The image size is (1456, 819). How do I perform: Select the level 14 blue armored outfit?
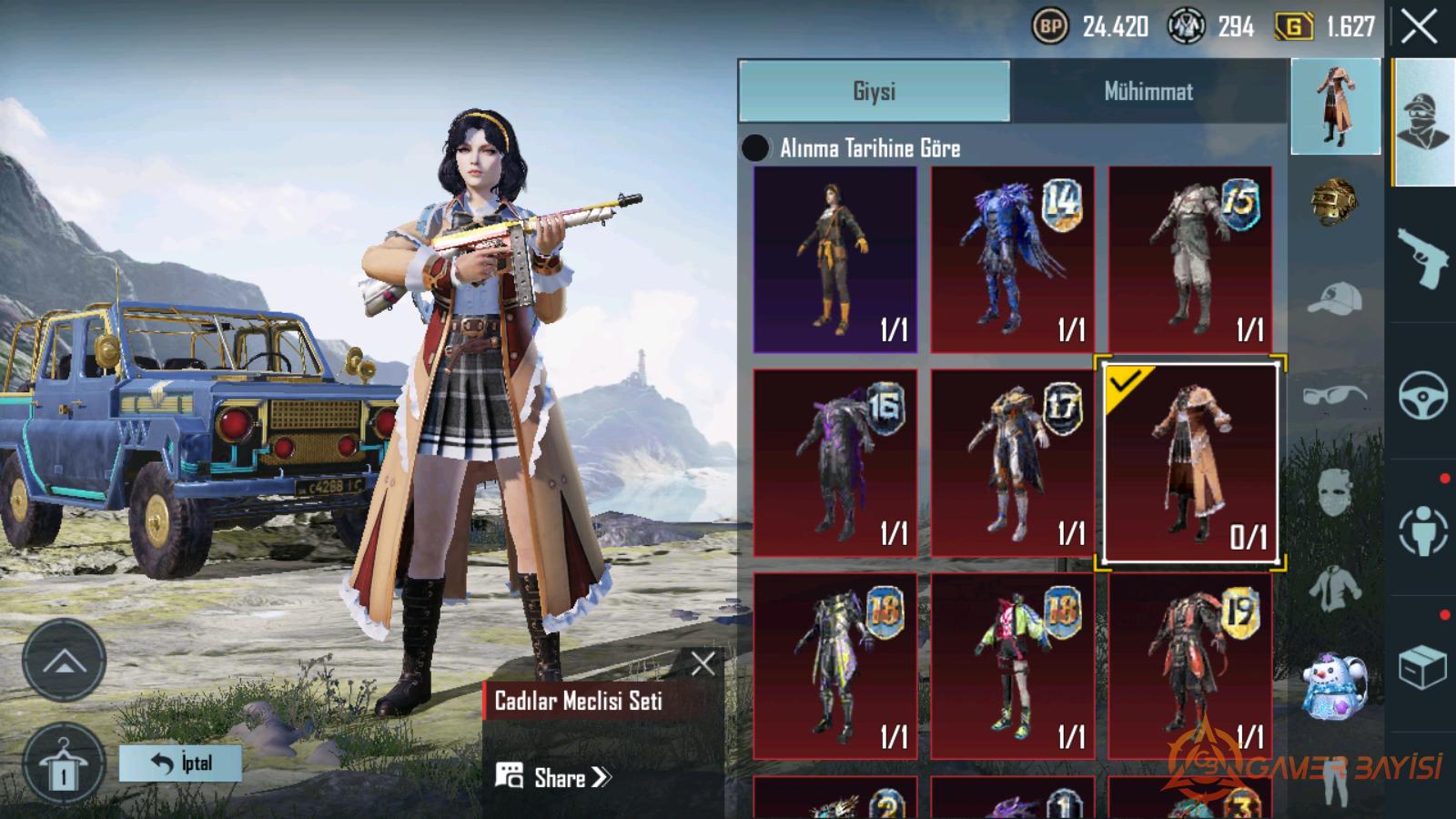[x=1012, y=259]
